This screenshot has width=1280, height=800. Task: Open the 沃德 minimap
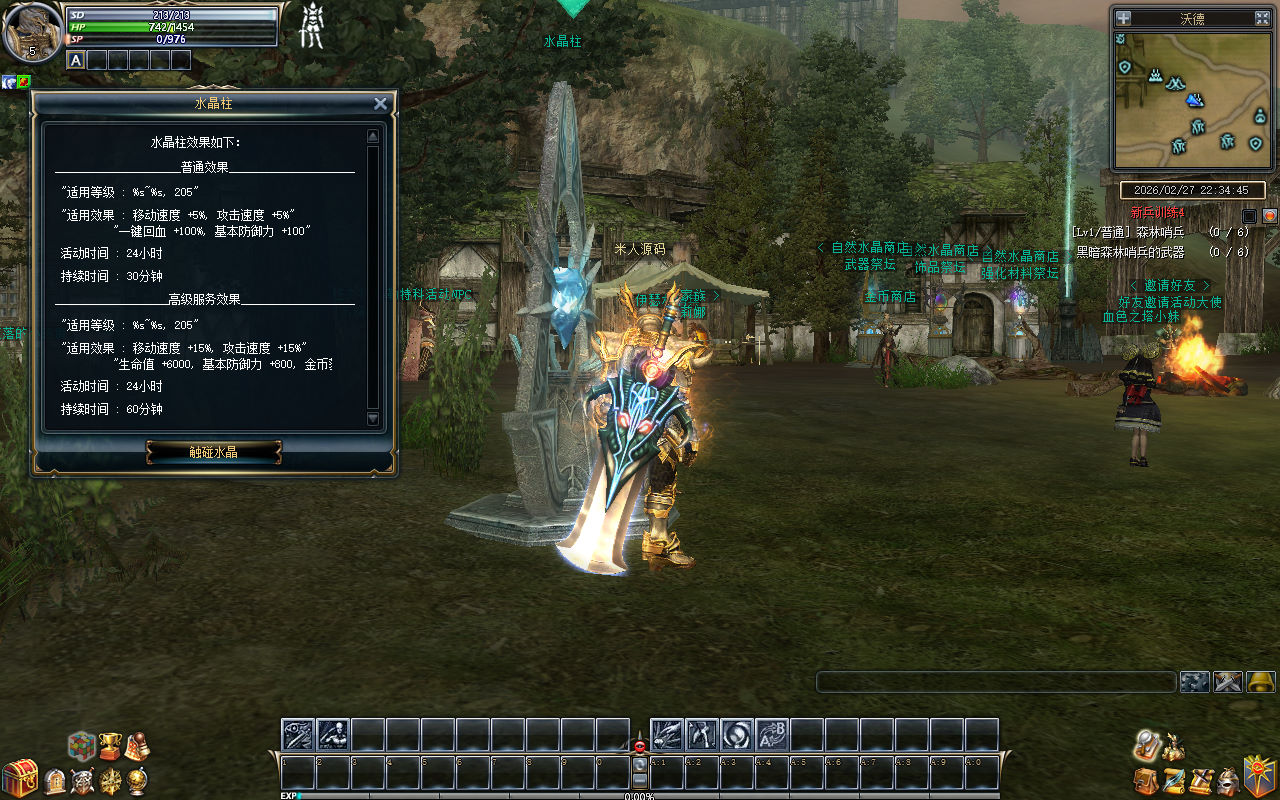coord(1191,101)
